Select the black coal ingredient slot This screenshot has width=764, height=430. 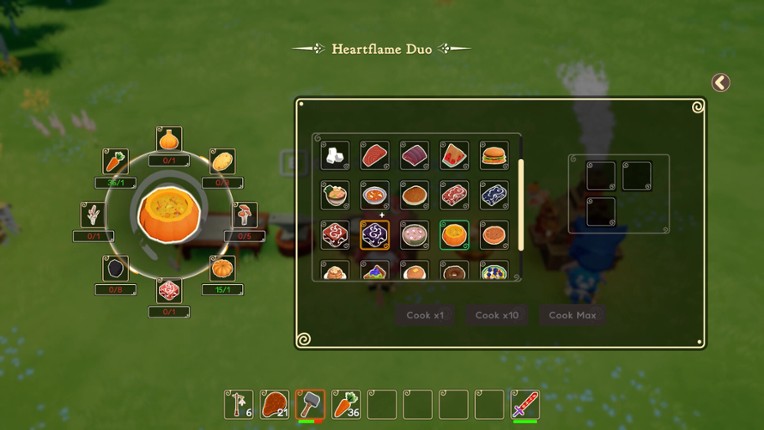coord(116,268)
